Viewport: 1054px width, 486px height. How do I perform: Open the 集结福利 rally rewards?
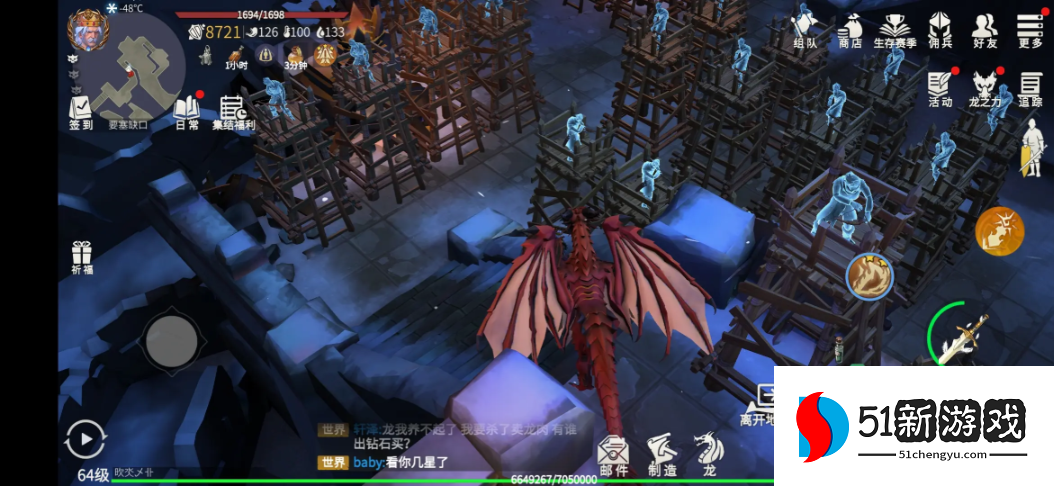pyautogui.click(x=233, y=110)
